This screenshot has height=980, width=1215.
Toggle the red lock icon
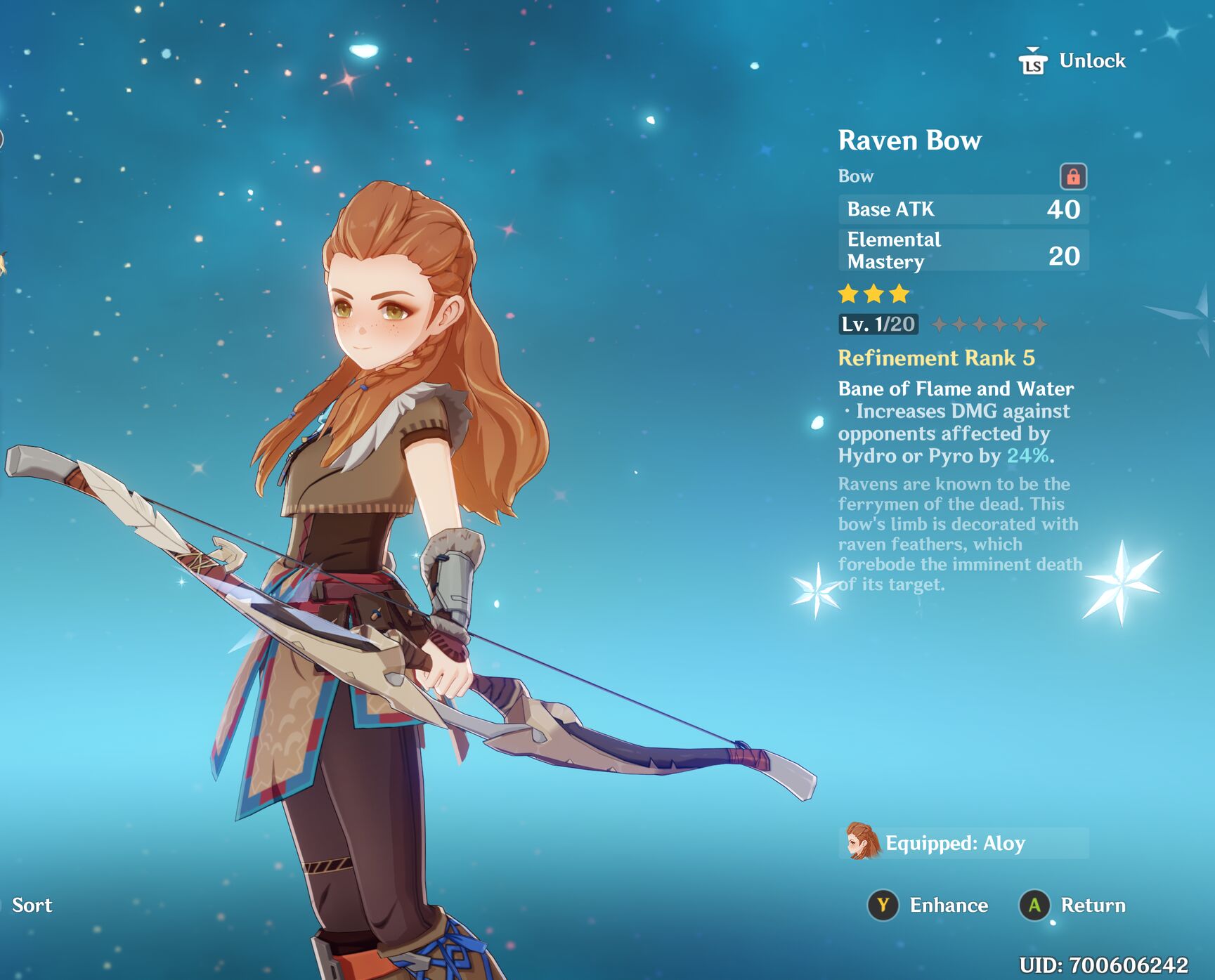pos(1072,176)
